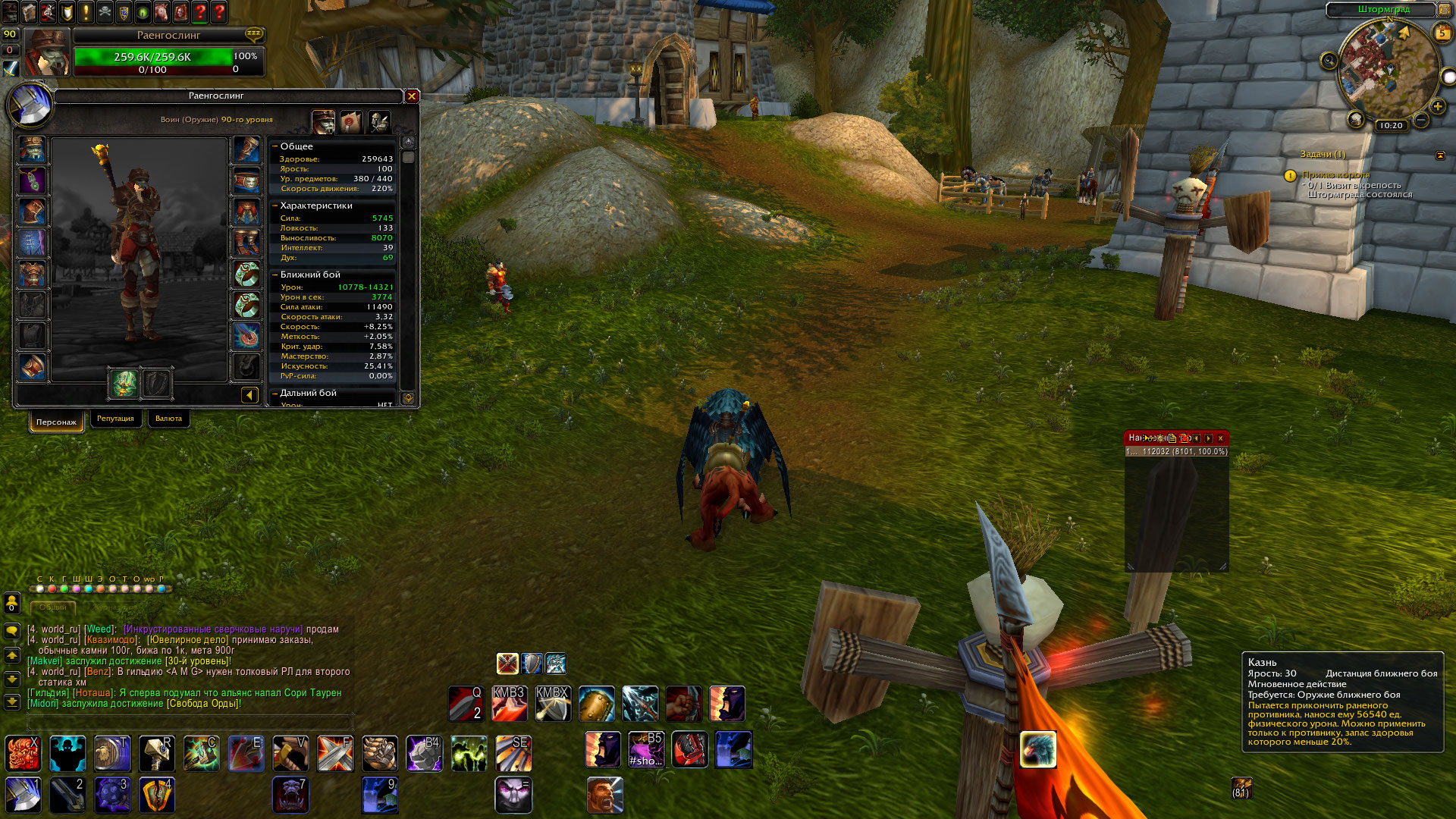Image resolution: width=1456 pixels, height=819 pixels.
Task: Switch to the Репутация tab
Action: point(115,419)
